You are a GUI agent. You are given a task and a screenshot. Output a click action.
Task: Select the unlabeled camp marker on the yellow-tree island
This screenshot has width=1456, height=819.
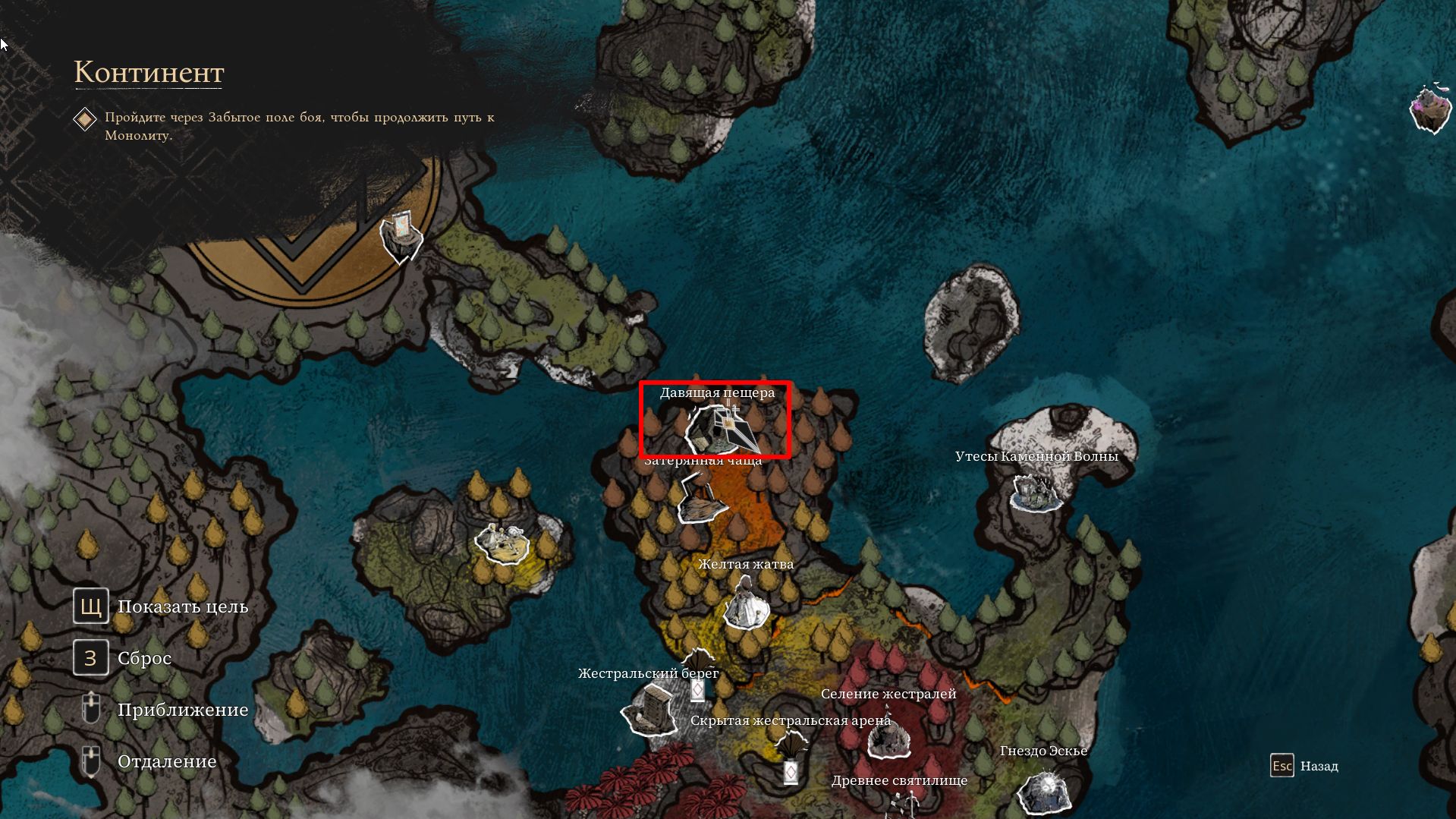[x=502, y=542]
